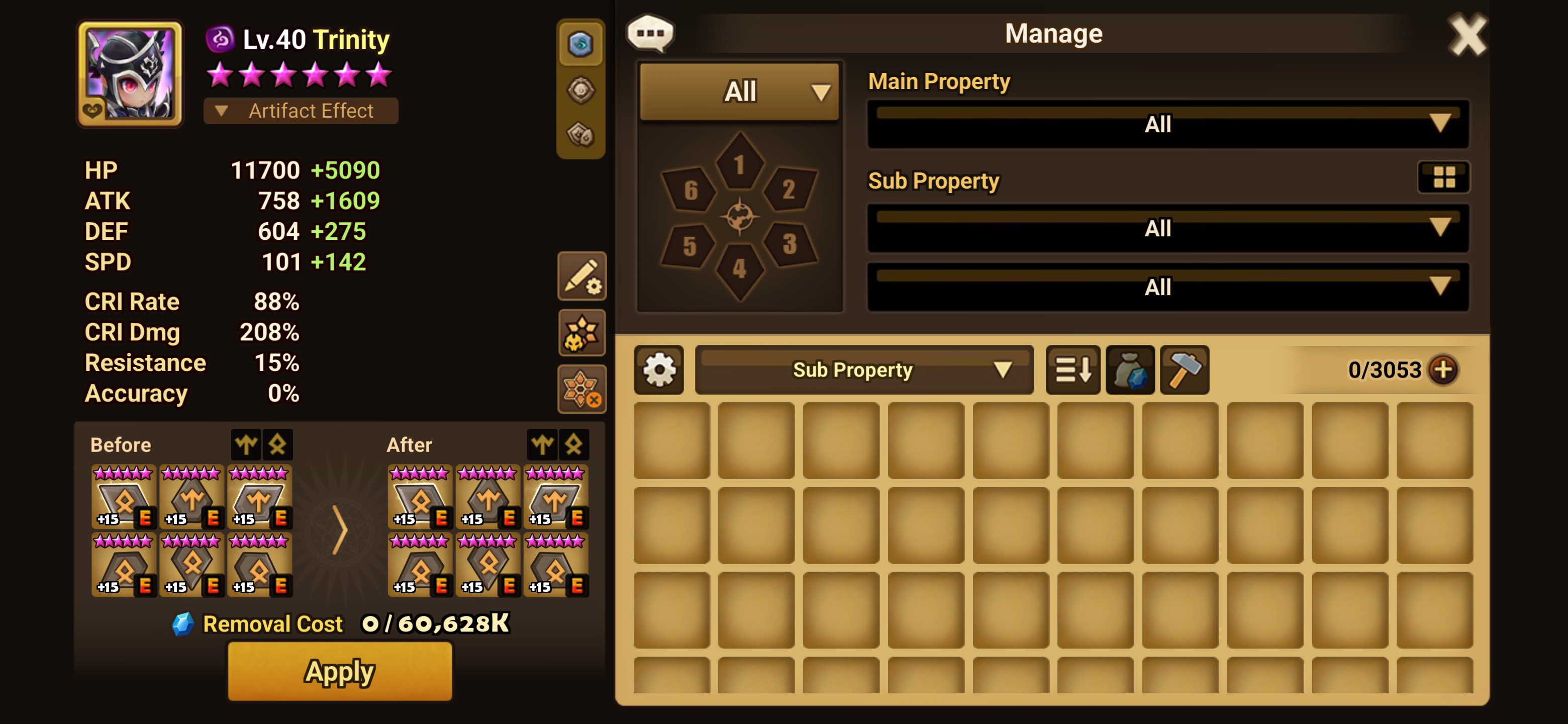Open the chat speech bubble
Screen dimensions: 1568x724
(x=650, y=33)
